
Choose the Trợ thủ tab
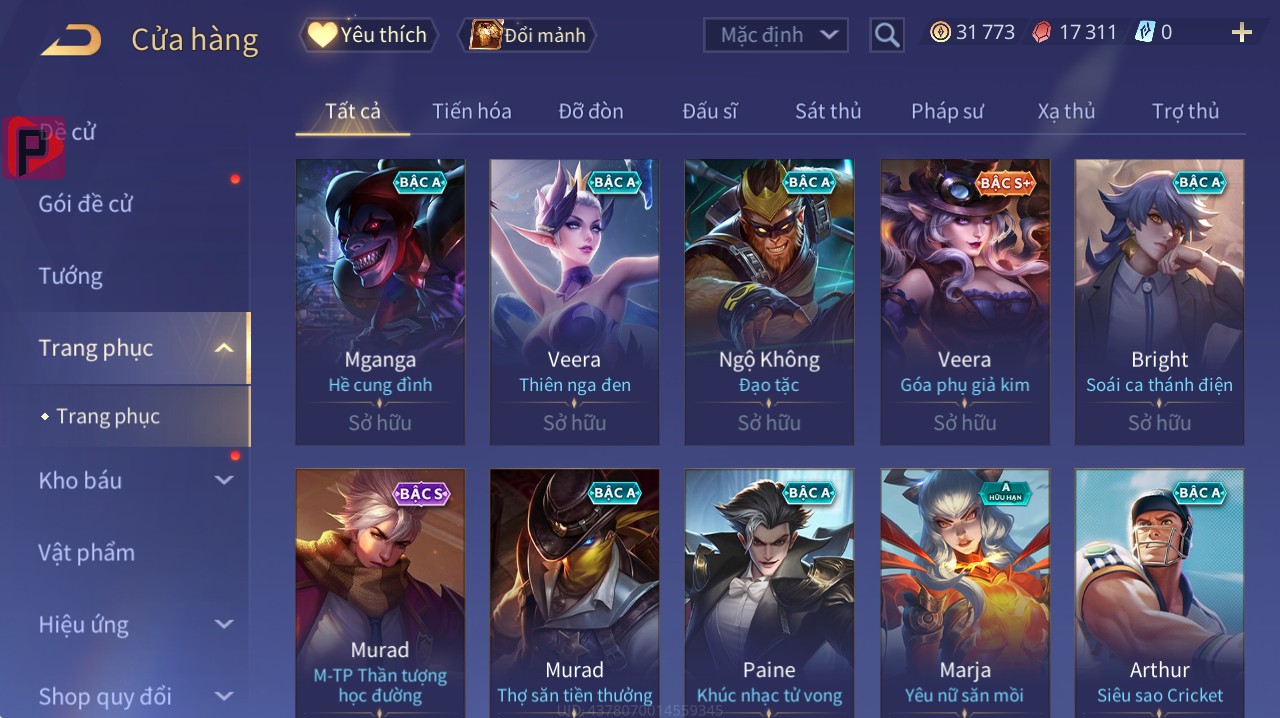pyautogui.click(x=1185, y=111)
